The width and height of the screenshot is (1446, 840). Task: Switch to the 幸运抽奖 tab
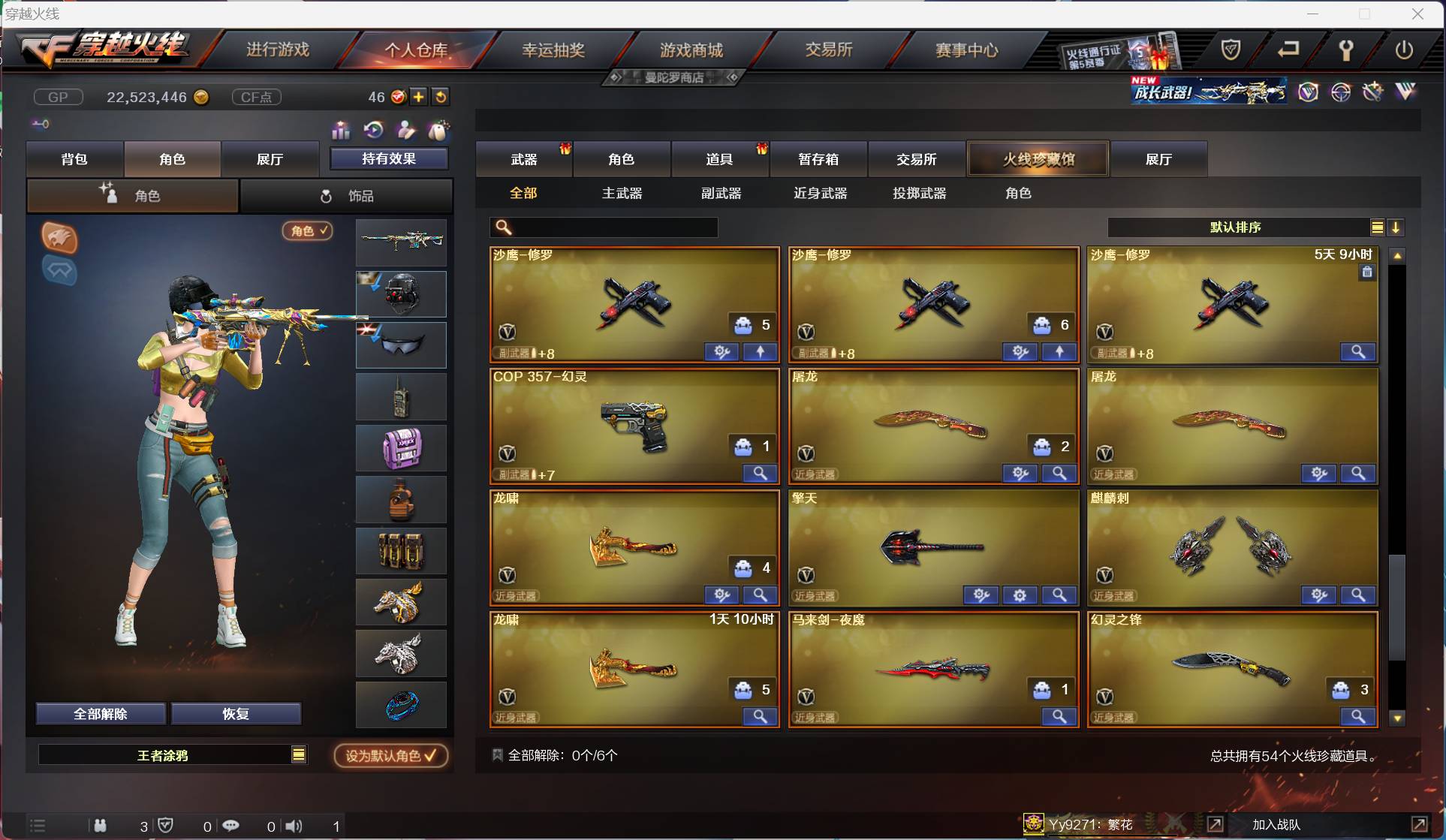click(554, 50)
